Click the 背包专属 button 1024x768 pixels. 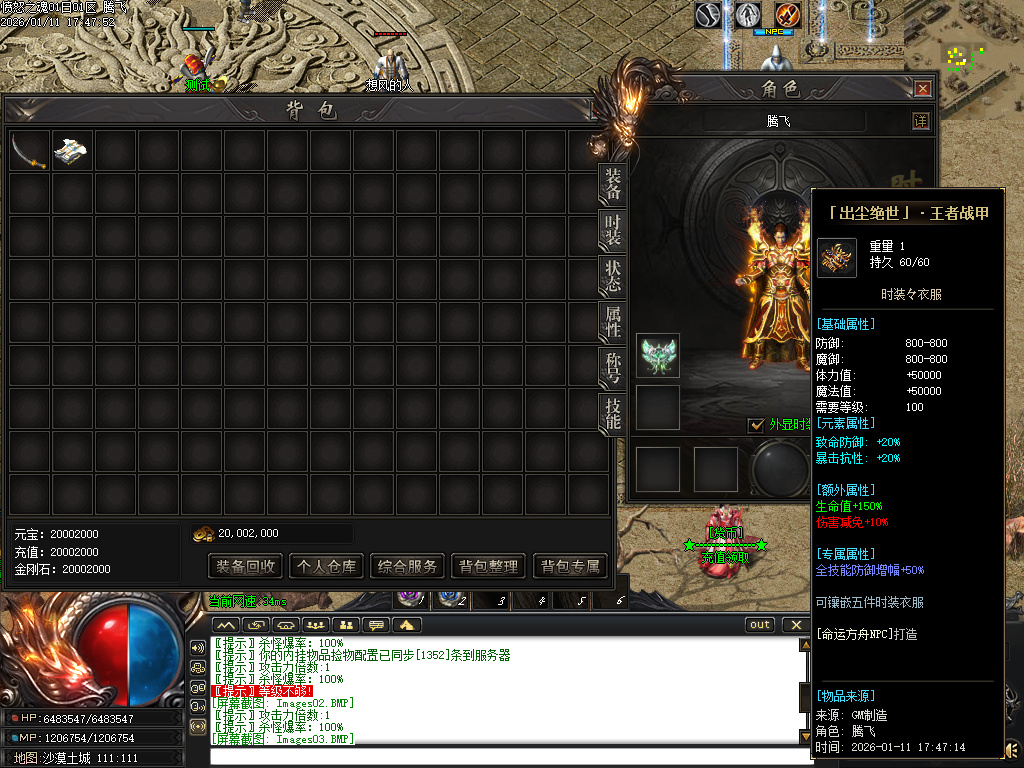point(570,566)
